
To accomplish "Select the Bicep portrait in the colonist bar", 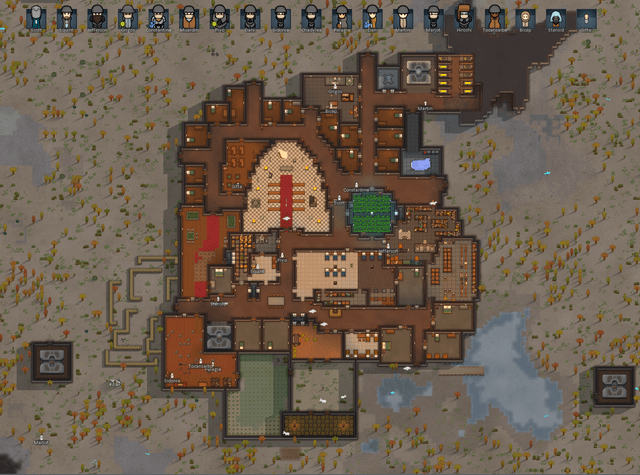I will click(525, 18).
